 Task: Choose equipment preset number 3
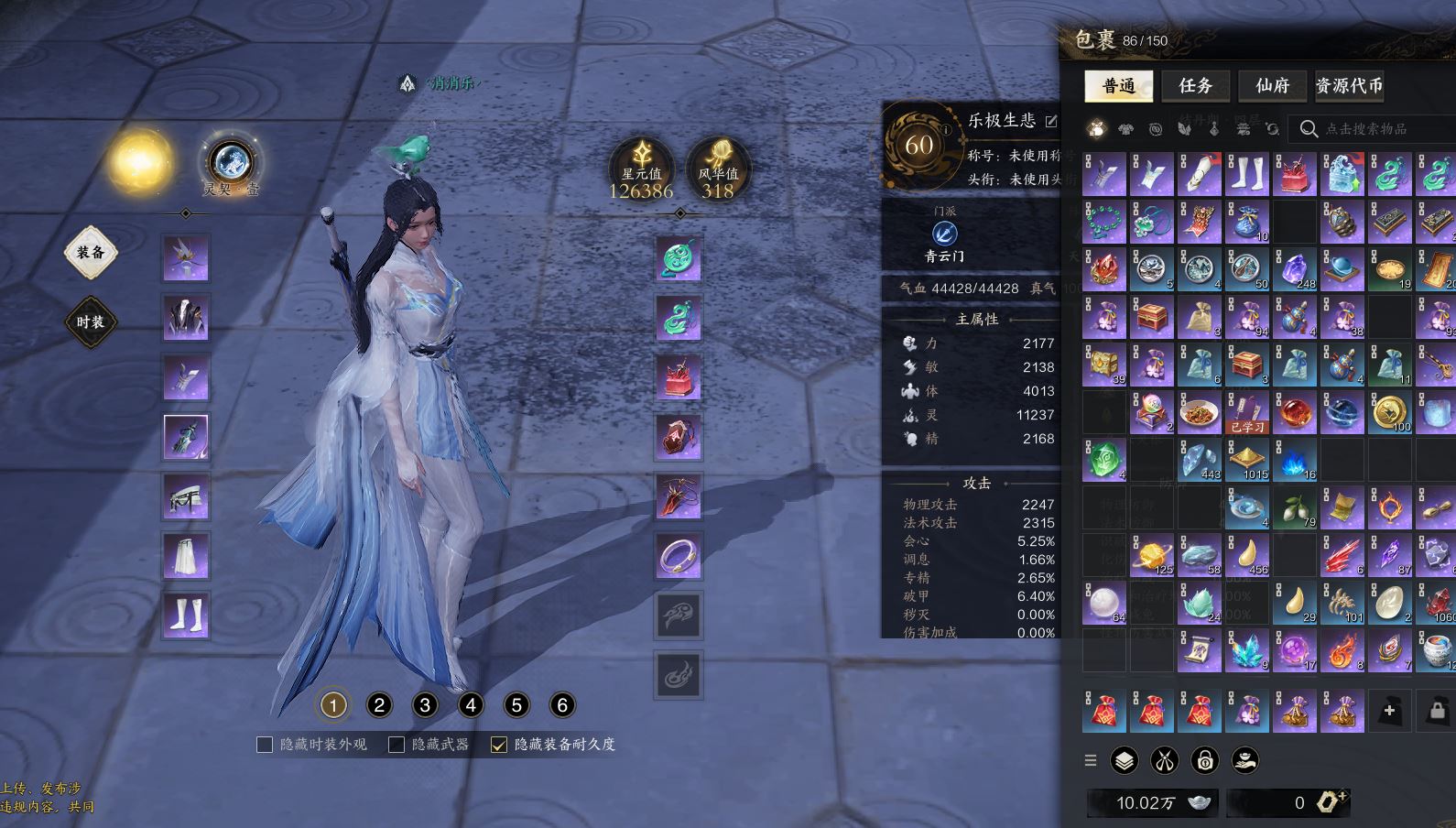[x=425, y=705]
